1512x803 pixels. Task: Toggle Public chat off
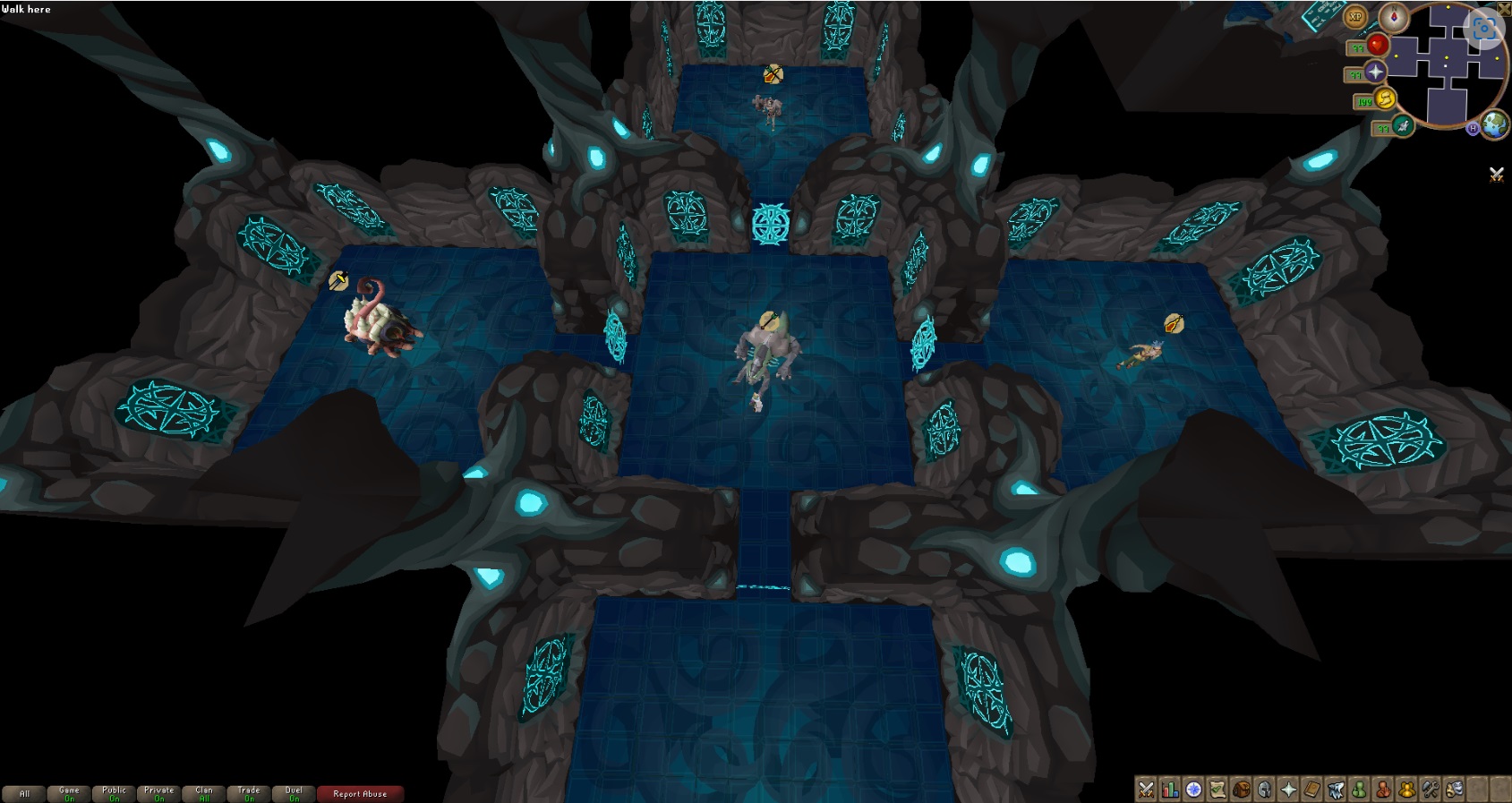(x=113, y=792)
